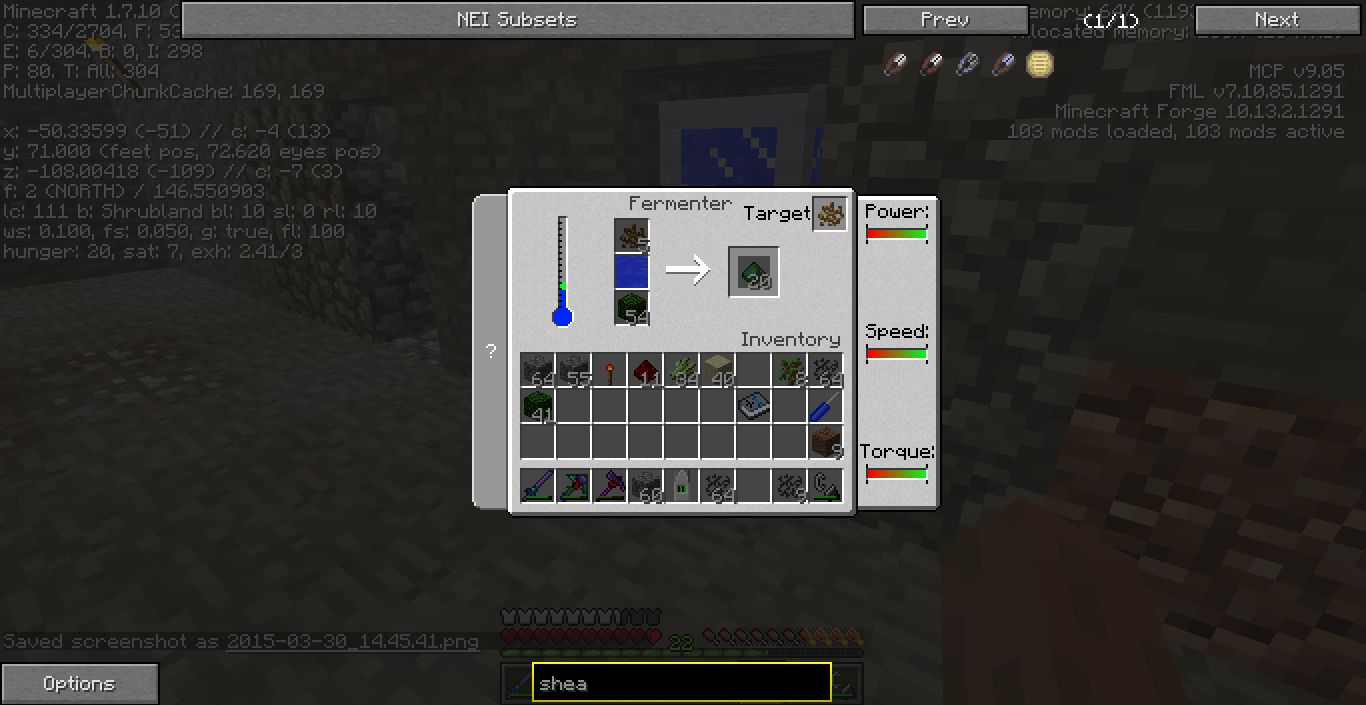Pick up the sandstone stack of 40
The width and height of the screenshot is (1366, 705).
click(x=717, y=371)
